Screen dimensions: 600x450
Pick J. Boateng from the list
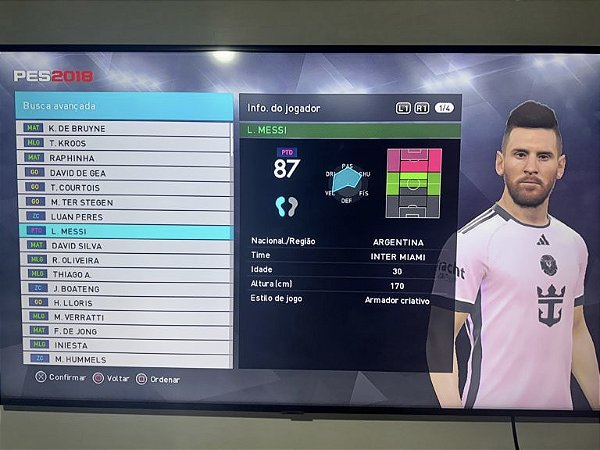125,288
